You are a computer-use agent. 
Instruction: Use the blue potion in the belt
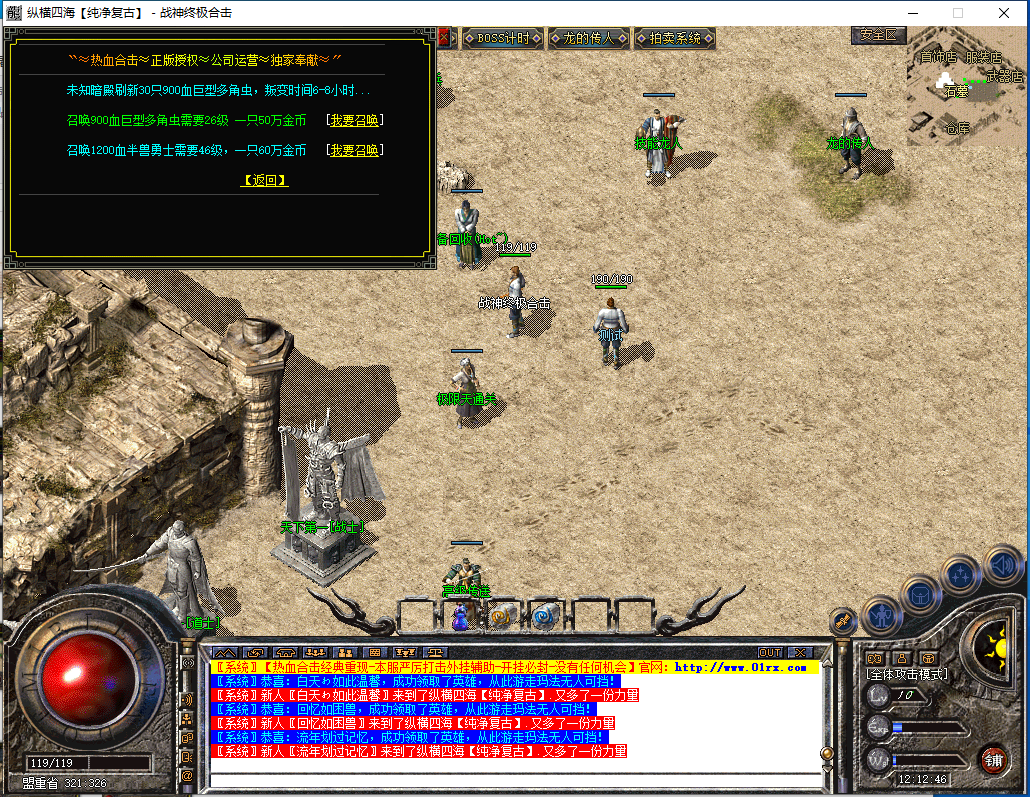pos(460,617)
